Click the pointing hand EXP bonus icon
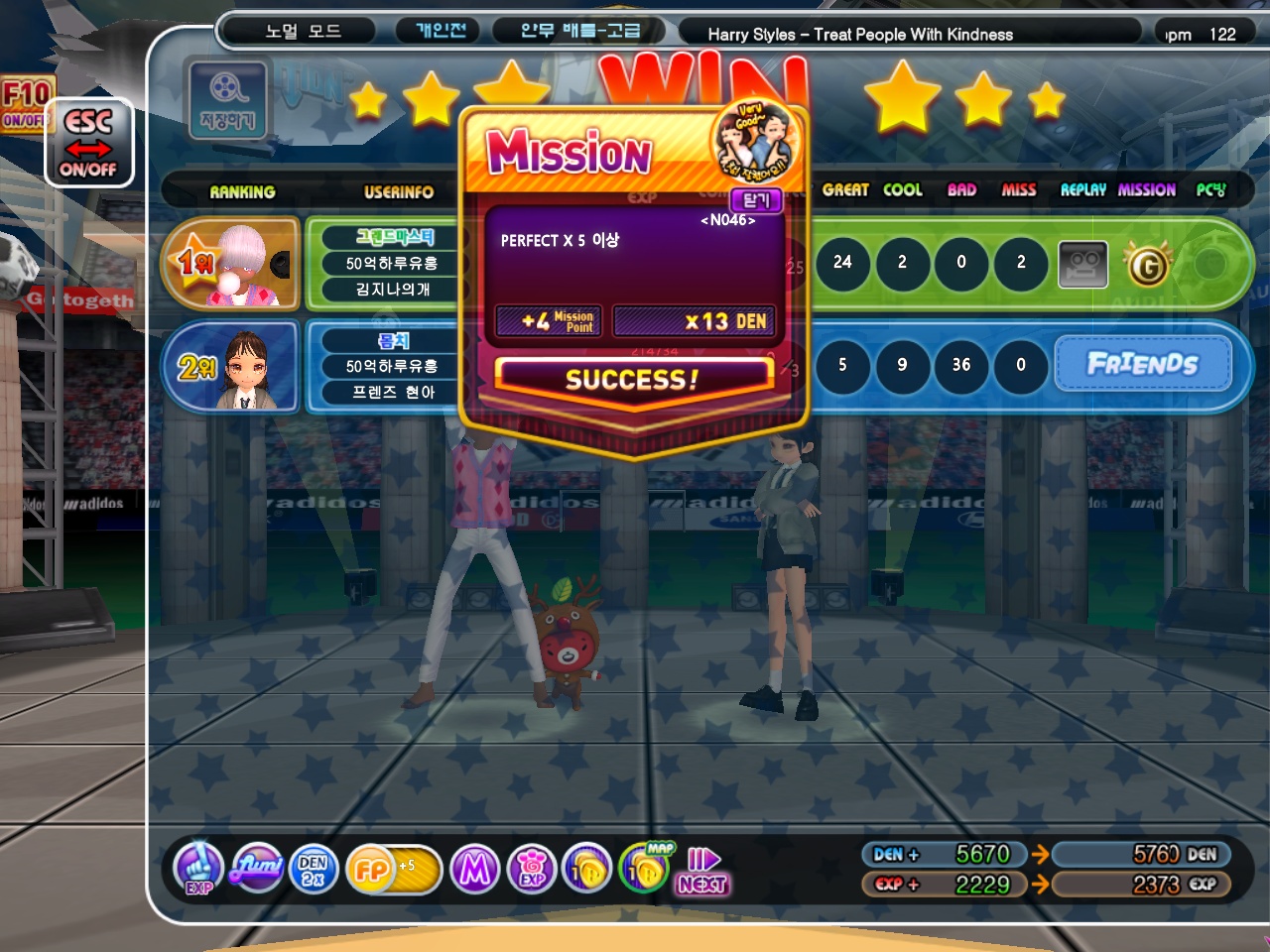Screen dimensions: 1270x952 (198, 868)
